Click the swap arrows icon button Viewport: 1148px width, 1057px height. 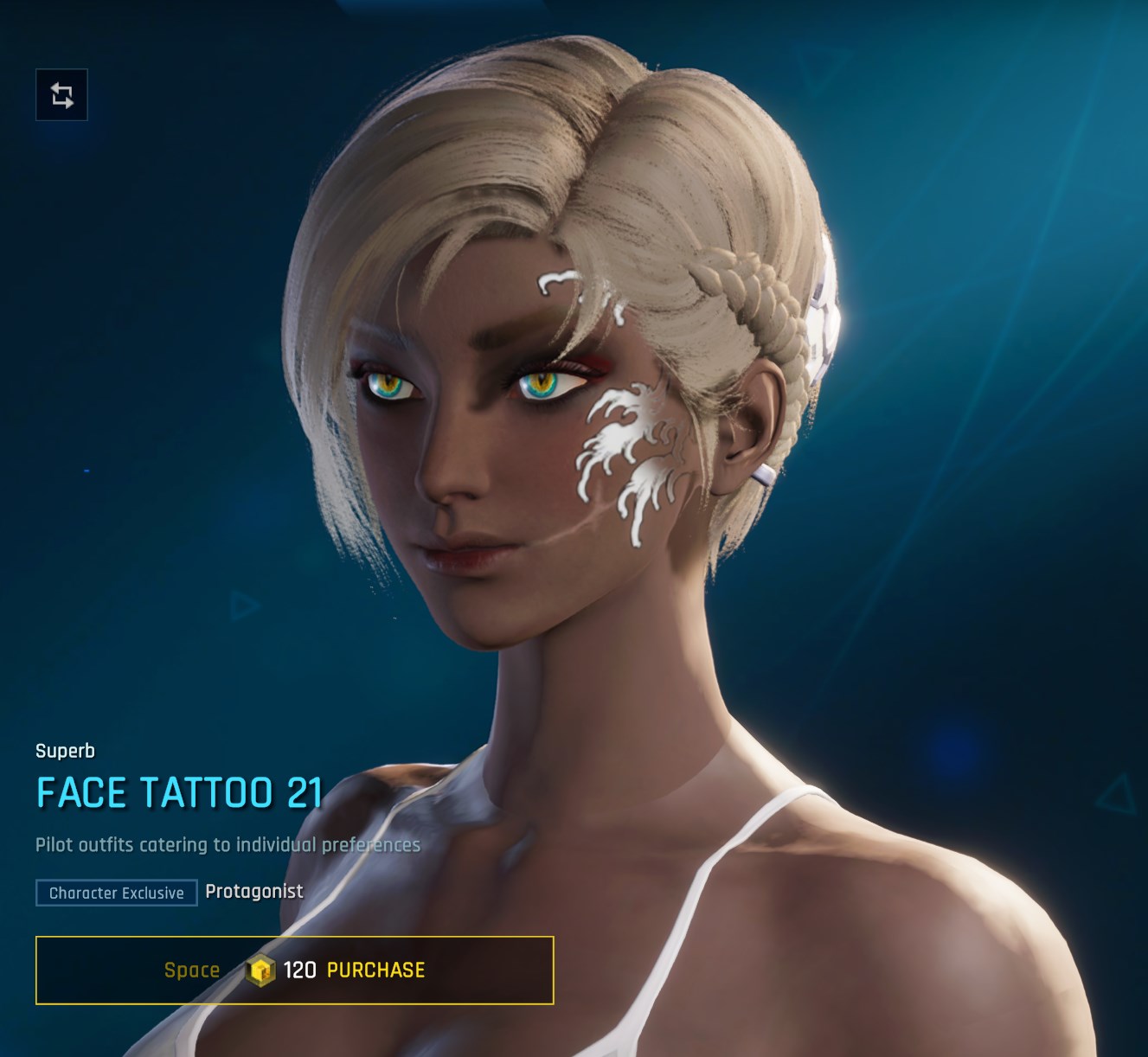[x=61, y=95]
